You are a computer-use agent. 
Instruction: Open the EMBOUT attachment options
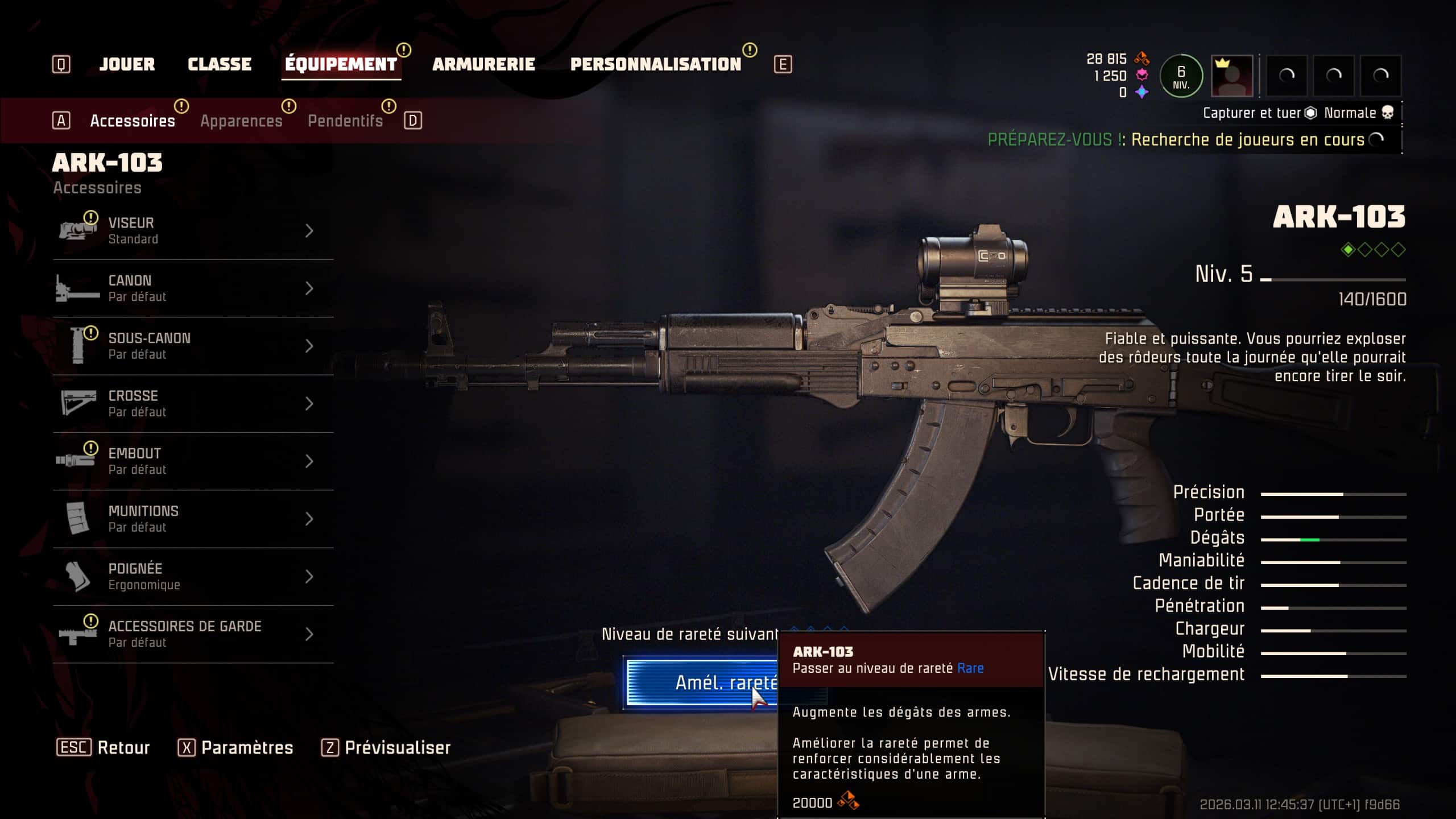193,461
